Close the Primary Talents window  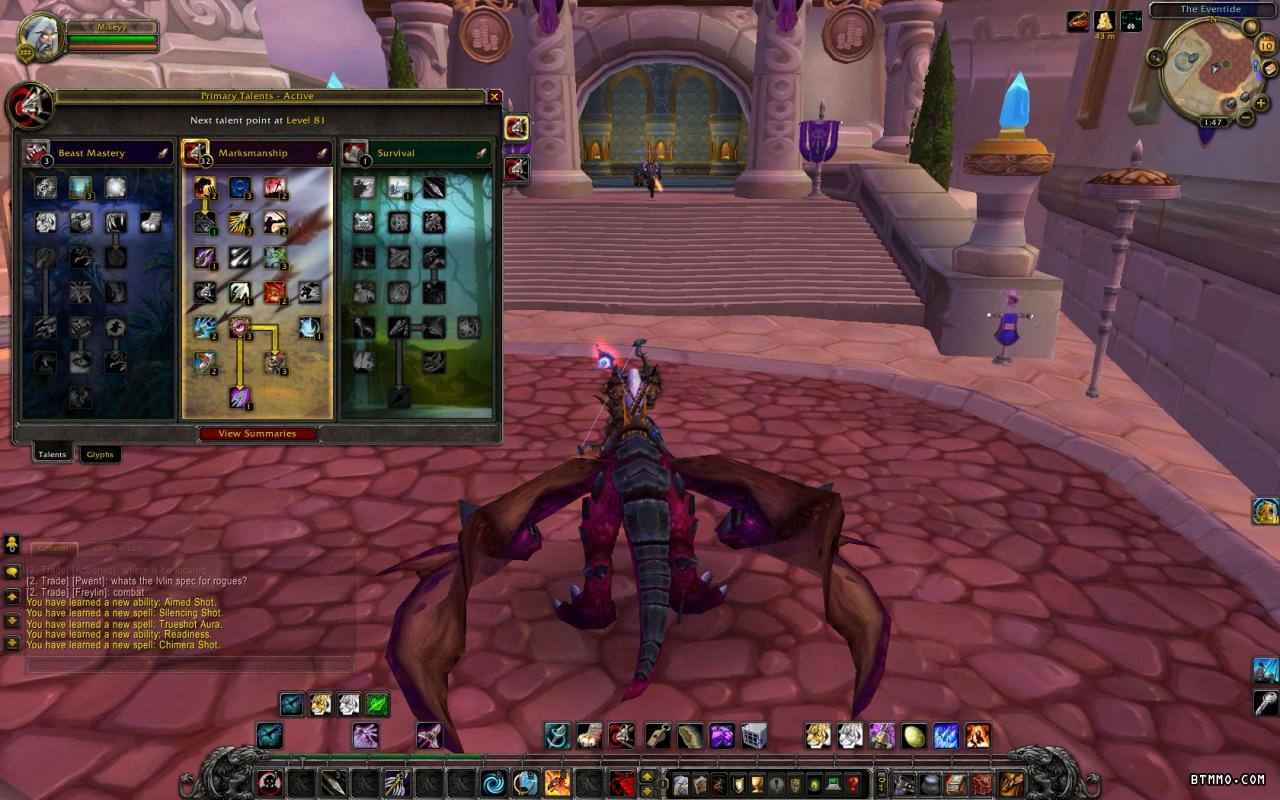(x=494, y=97)
